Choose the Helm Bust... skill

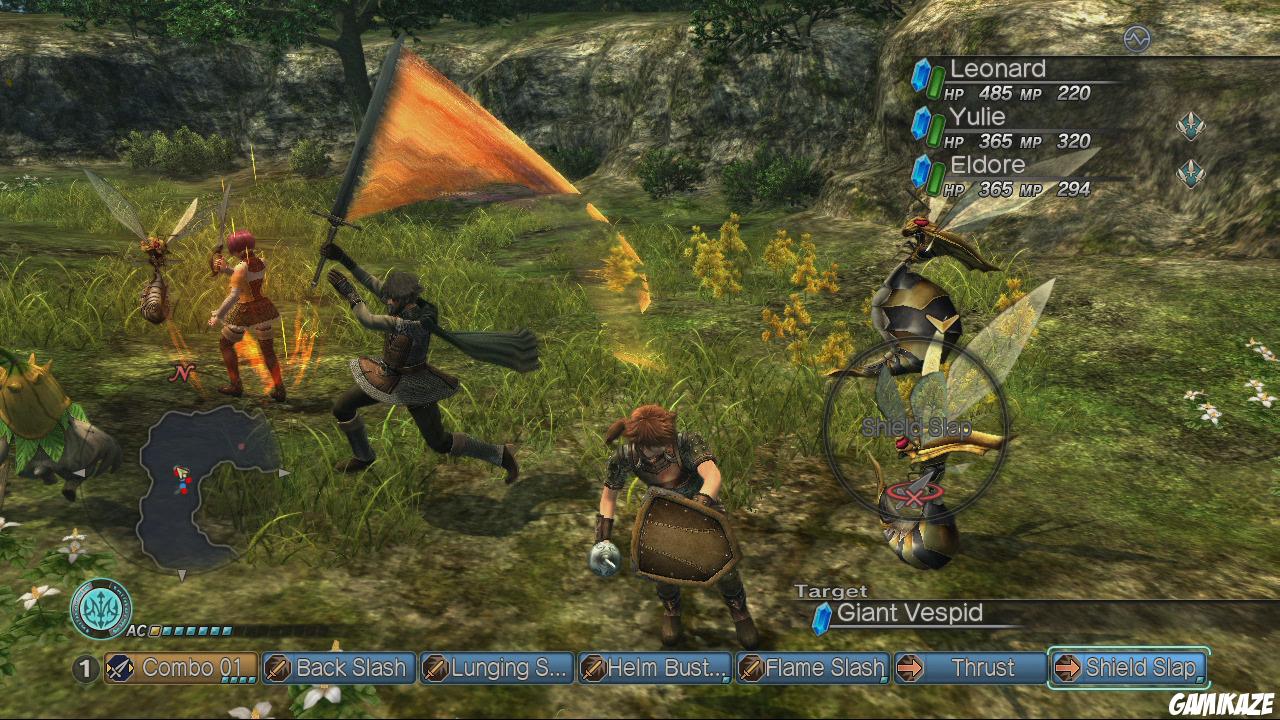point(655,668)
